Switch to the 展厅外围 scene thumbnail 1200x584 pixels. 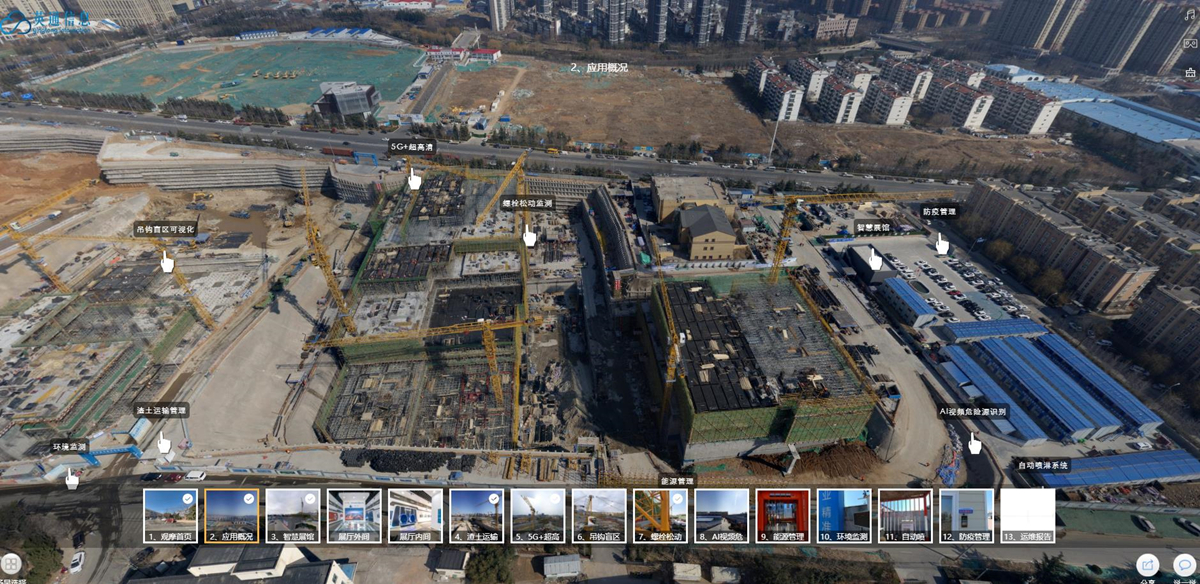pyautogui.click(x=354, y=514)
